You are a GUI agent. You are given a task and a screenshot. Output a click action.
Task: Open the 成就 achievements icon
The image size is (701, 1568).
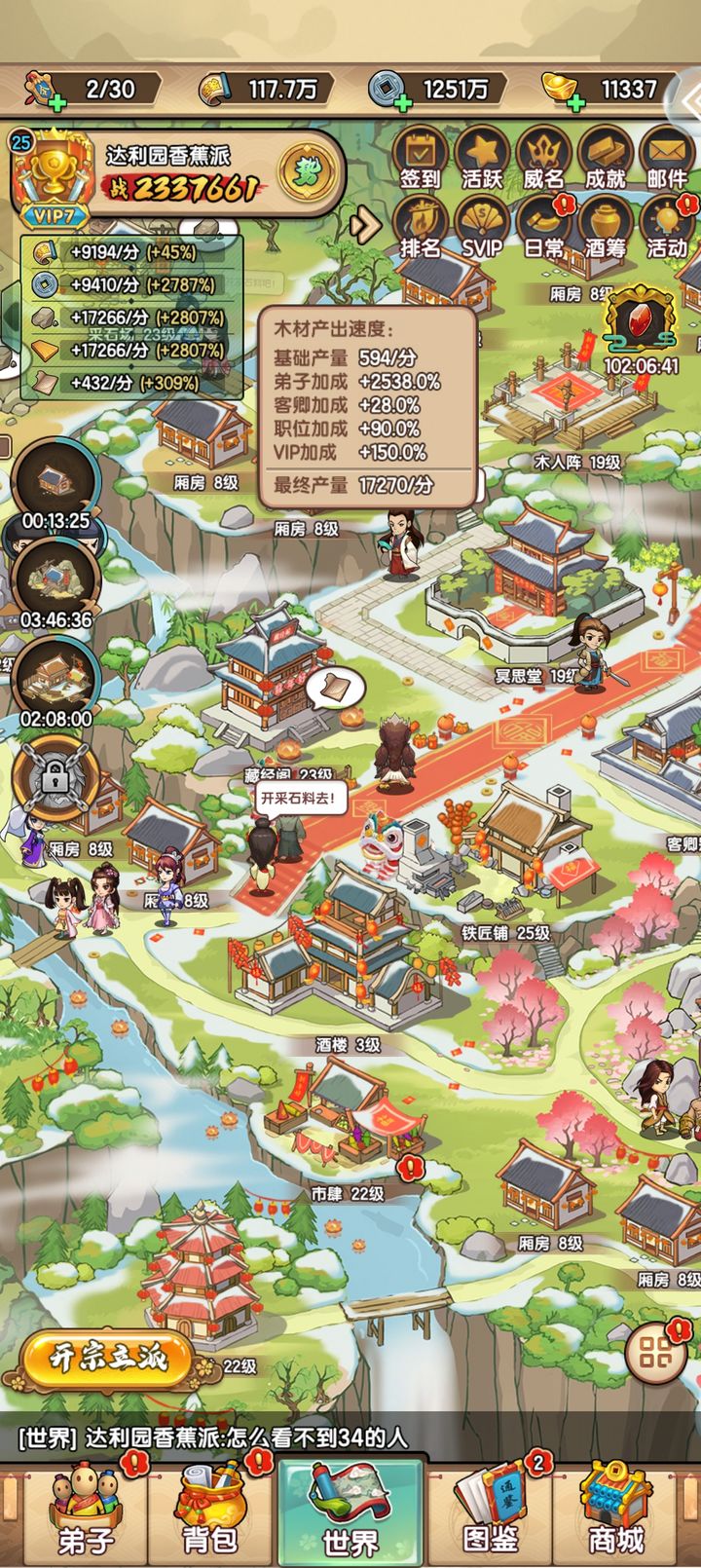(605, 158)
